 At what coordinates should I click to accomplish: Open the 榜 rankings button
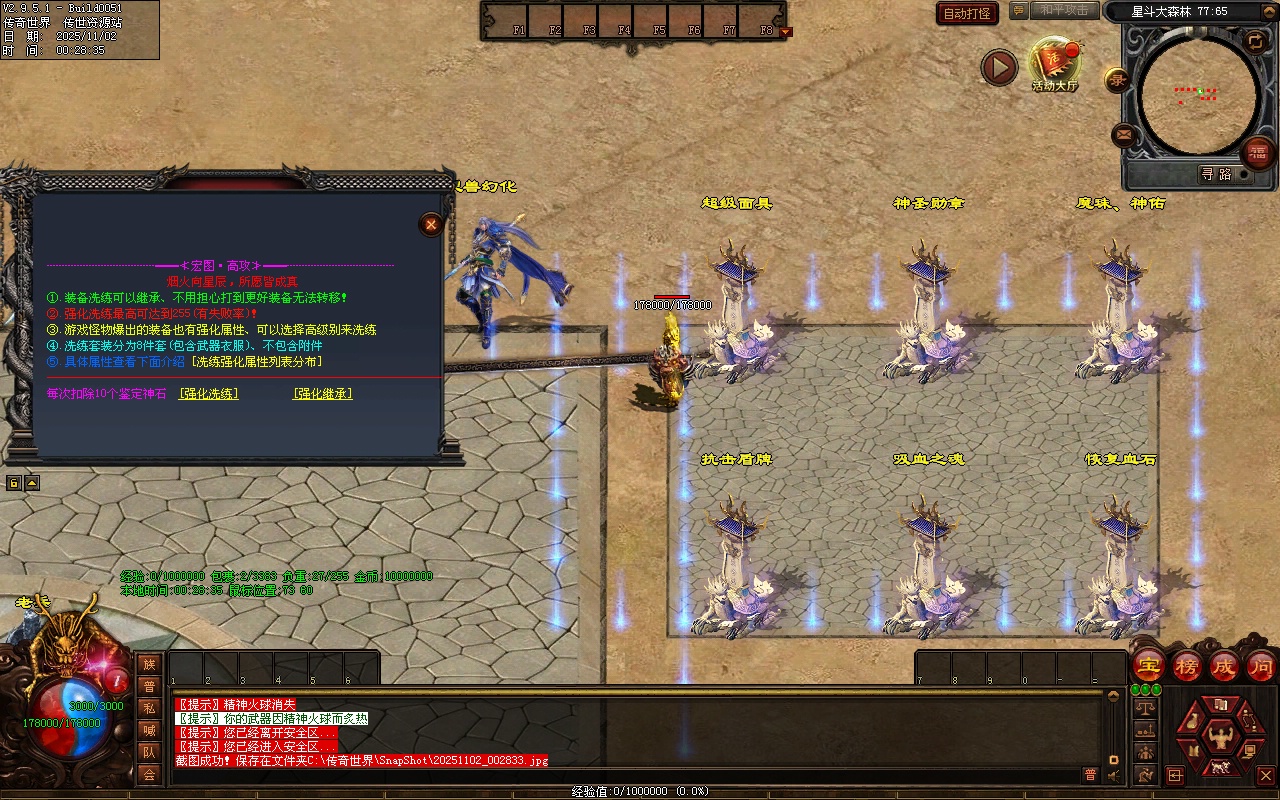coord(1187,666)
